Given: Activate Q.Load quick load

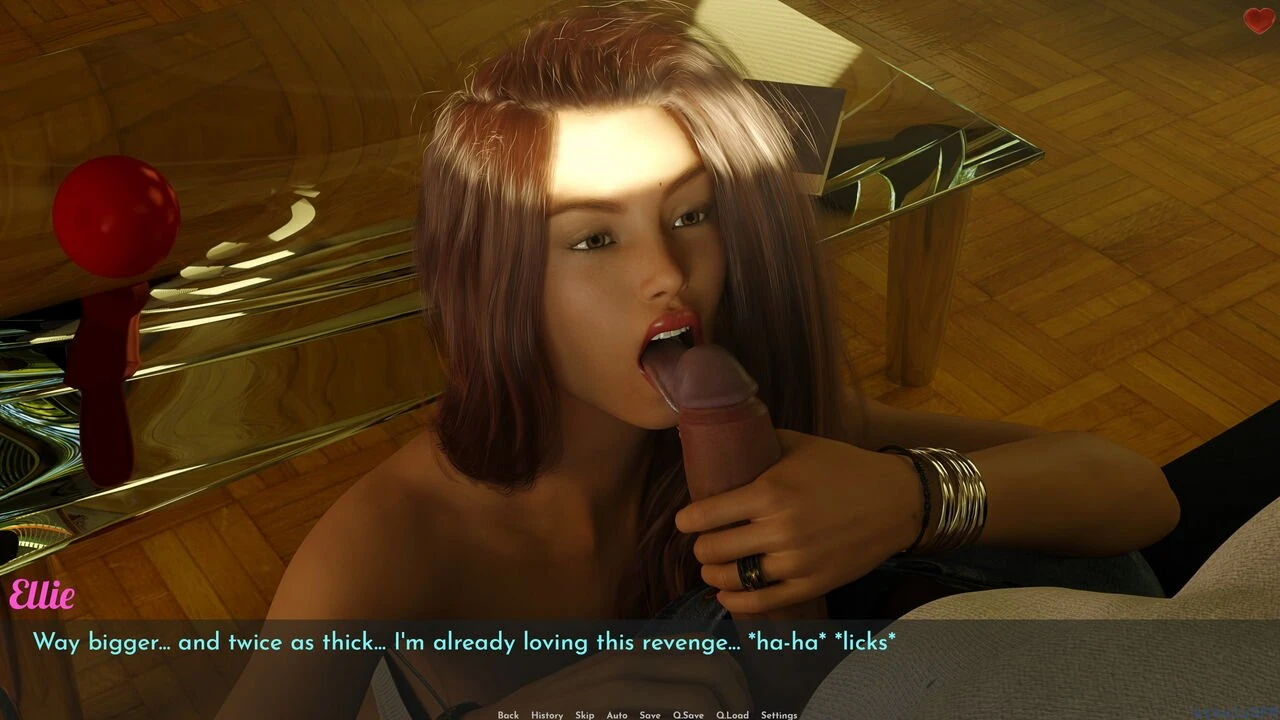Looking at the screenshot, I should [733, 715].
